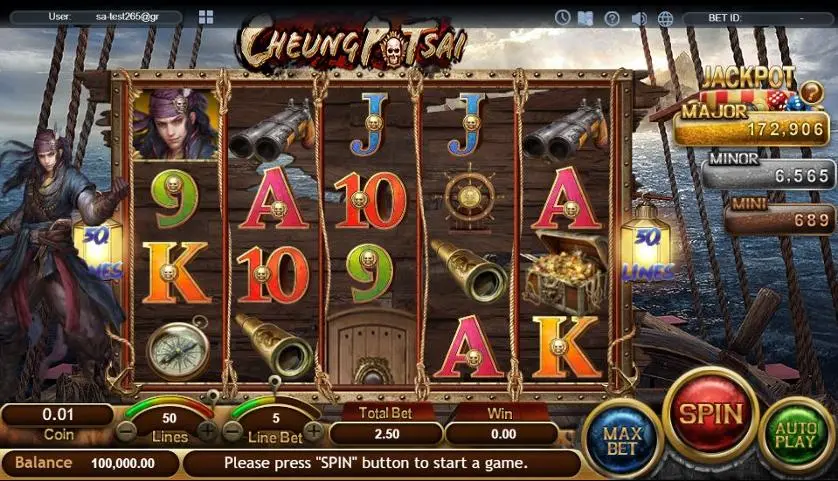
Task: Lower the Line Bet amount
Action: coord(233,432)
